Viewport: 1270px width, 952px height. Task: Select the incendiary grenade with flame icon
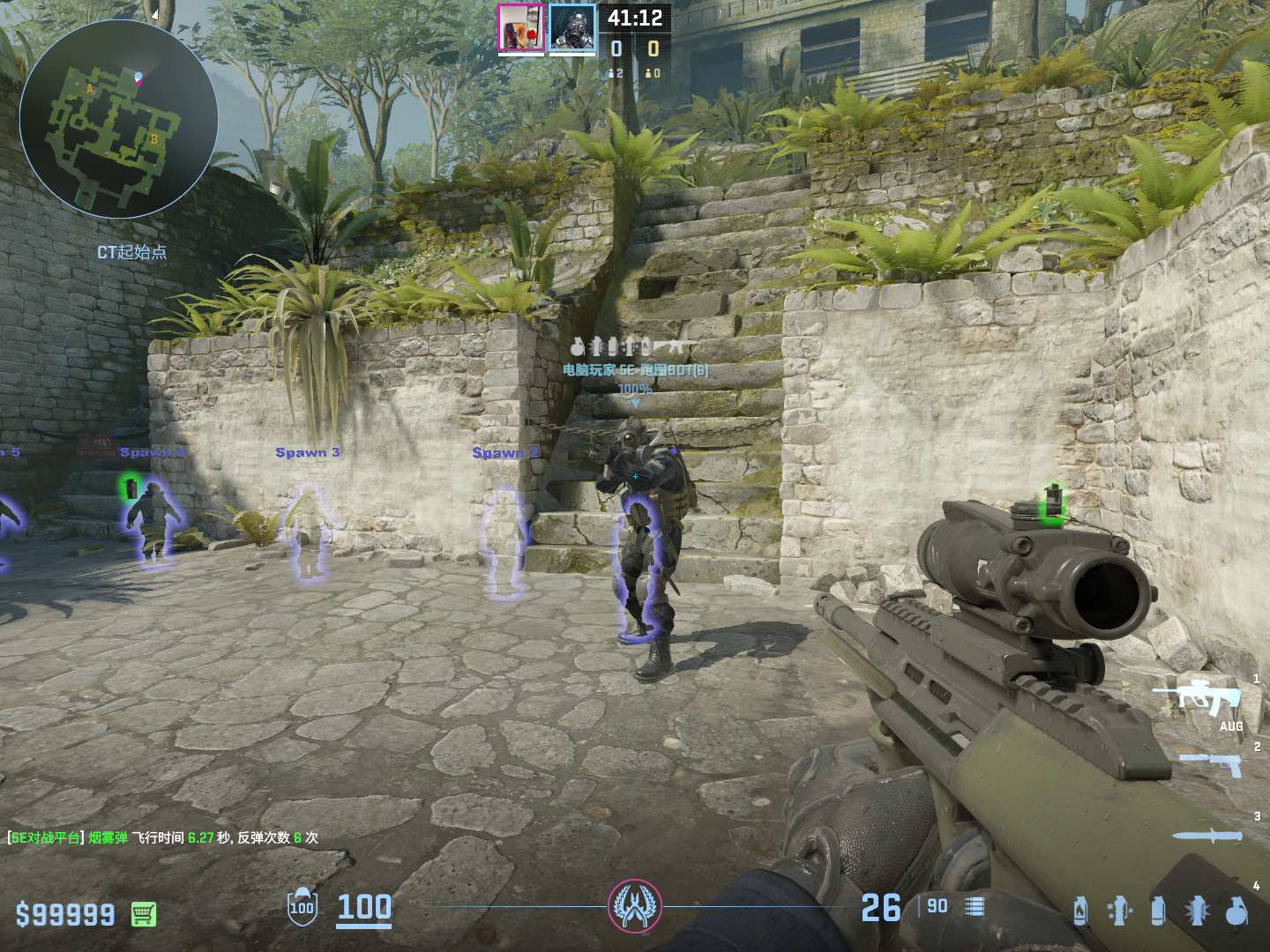[x=1080, y=911]
